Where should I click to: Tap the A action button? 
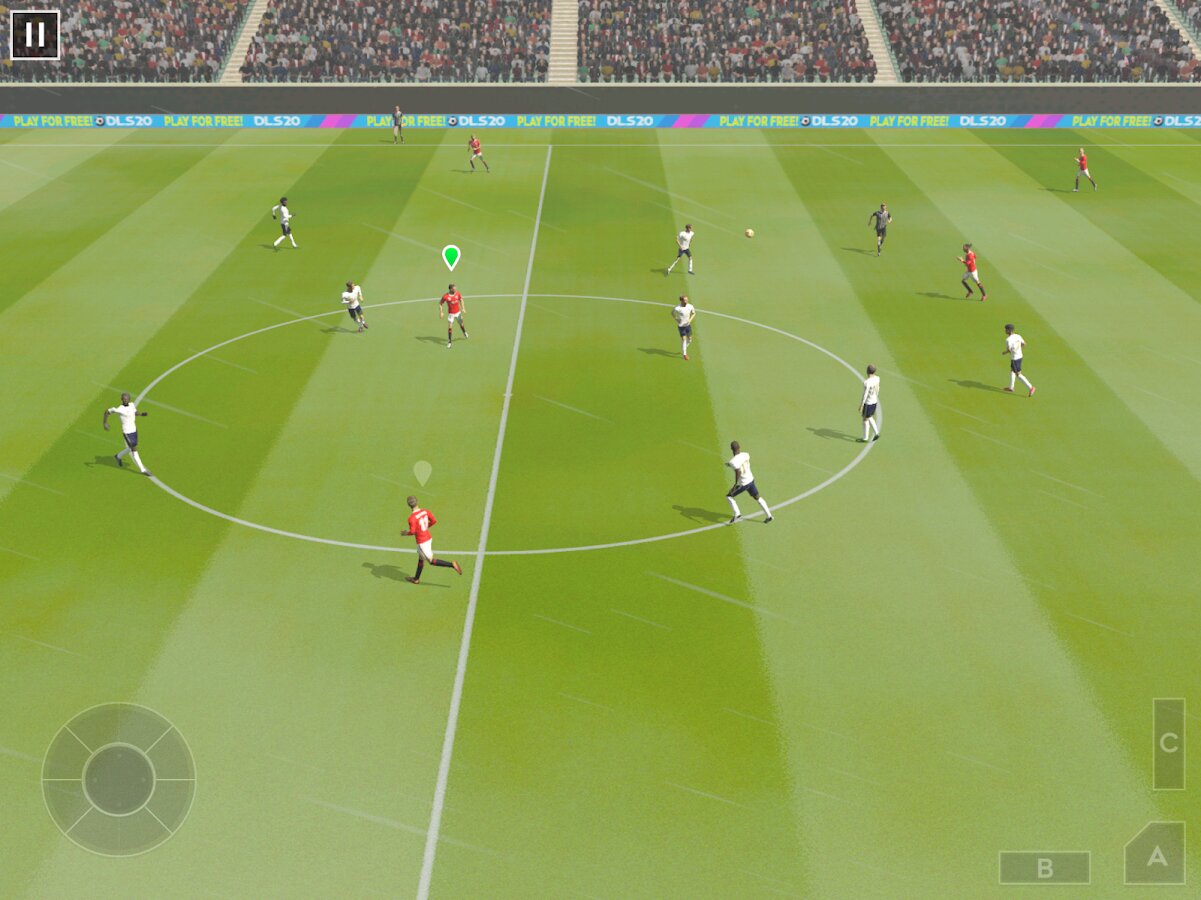[x=1156, y=855]
